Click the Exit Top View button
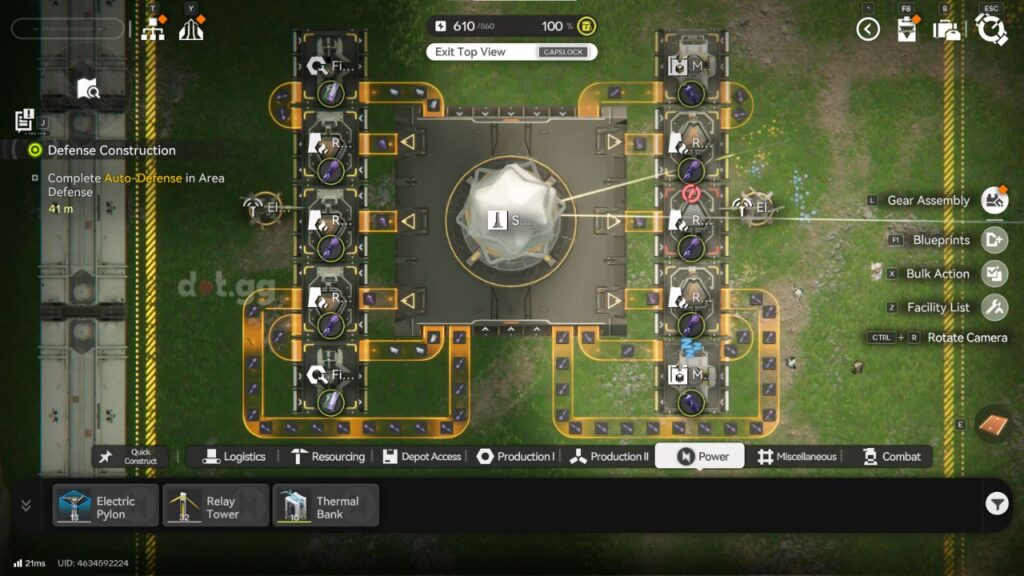1024x576 pixels. (x=510, y=52)
